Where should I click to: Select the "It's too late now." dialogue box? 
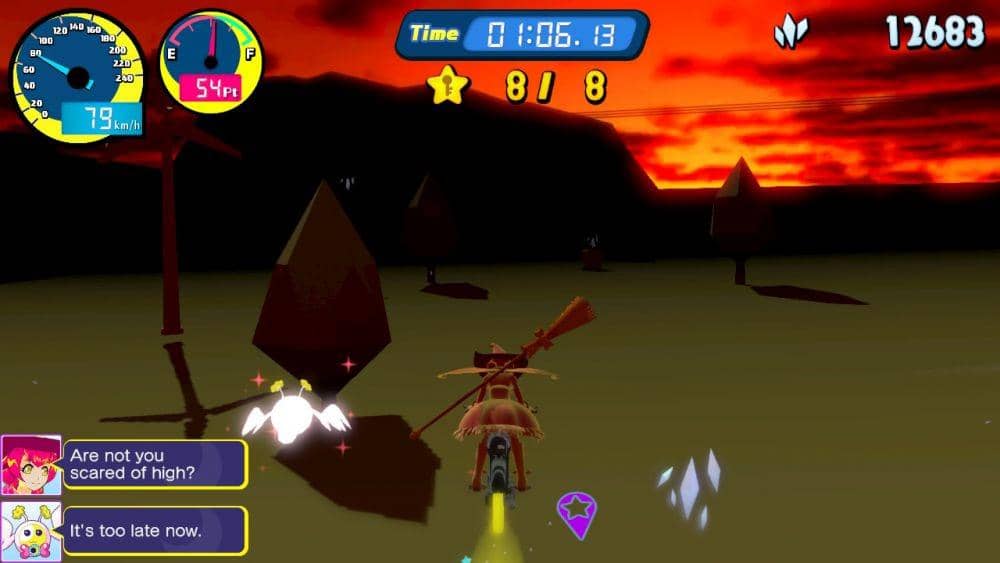coord(155,531)
